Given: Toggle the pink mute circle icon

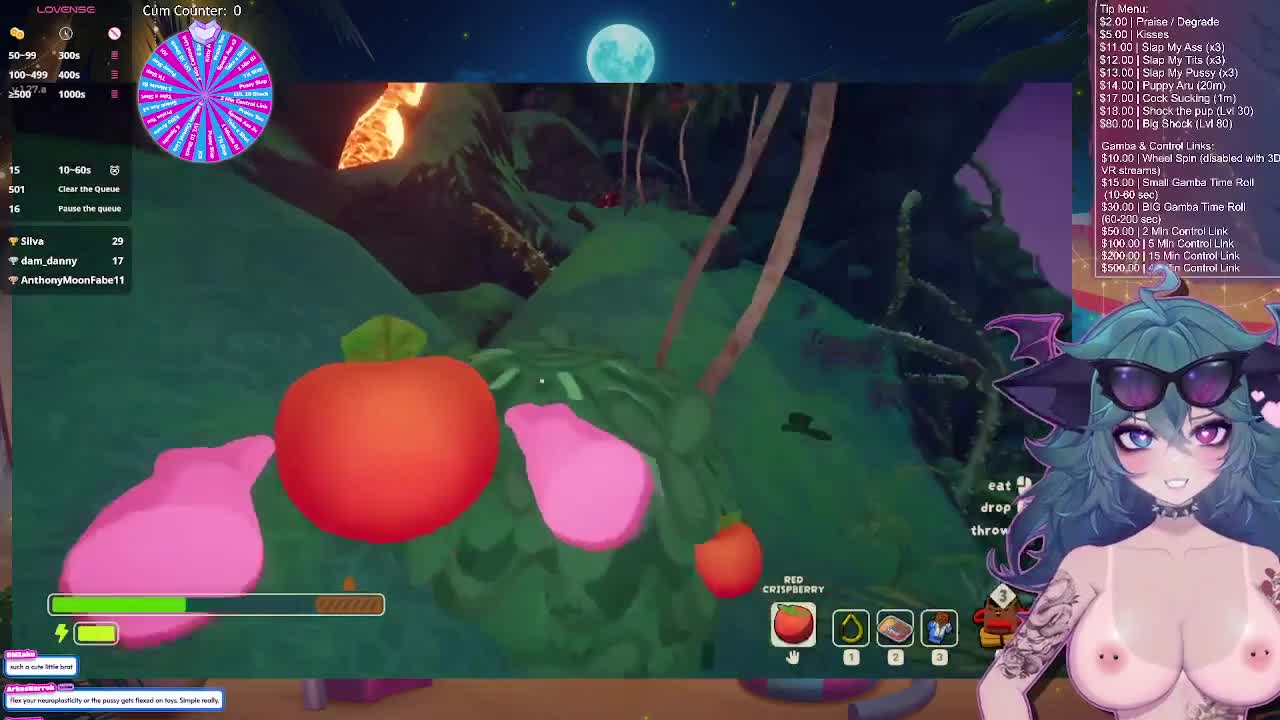Looking at the screenshot, I should (114, 32).
